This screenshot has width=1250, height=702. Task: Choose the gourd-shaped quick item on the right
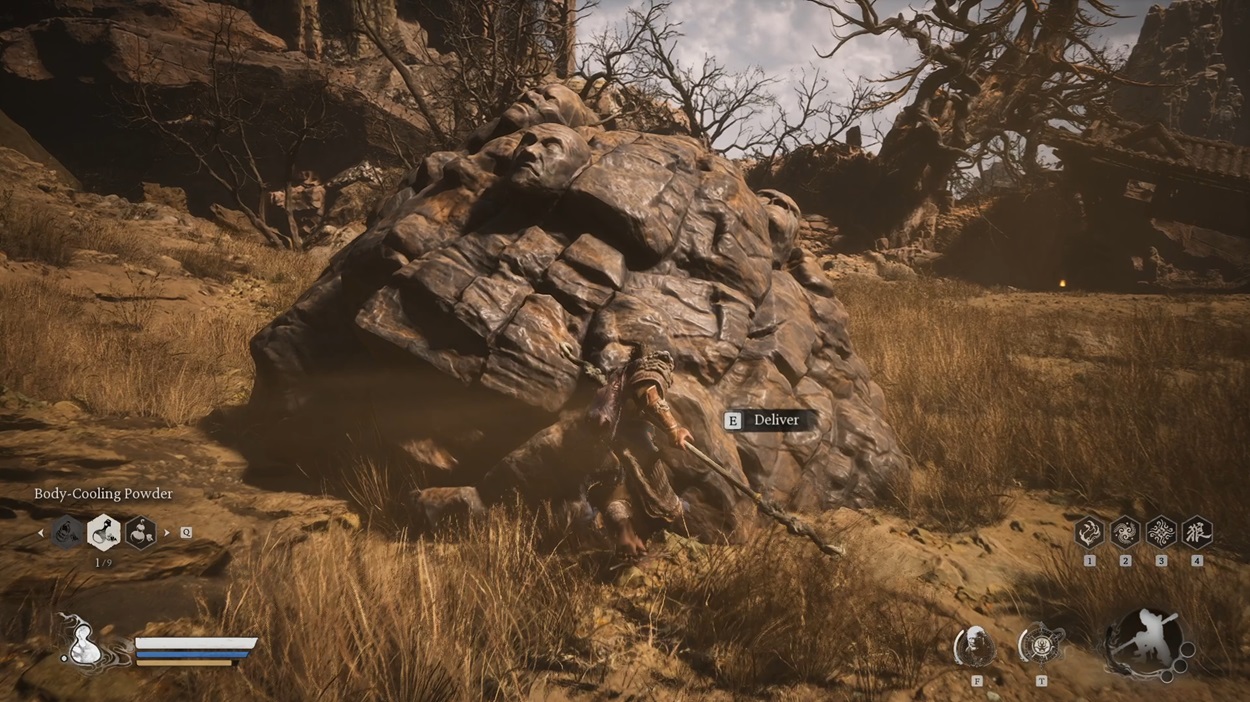(x=140, y=532)
